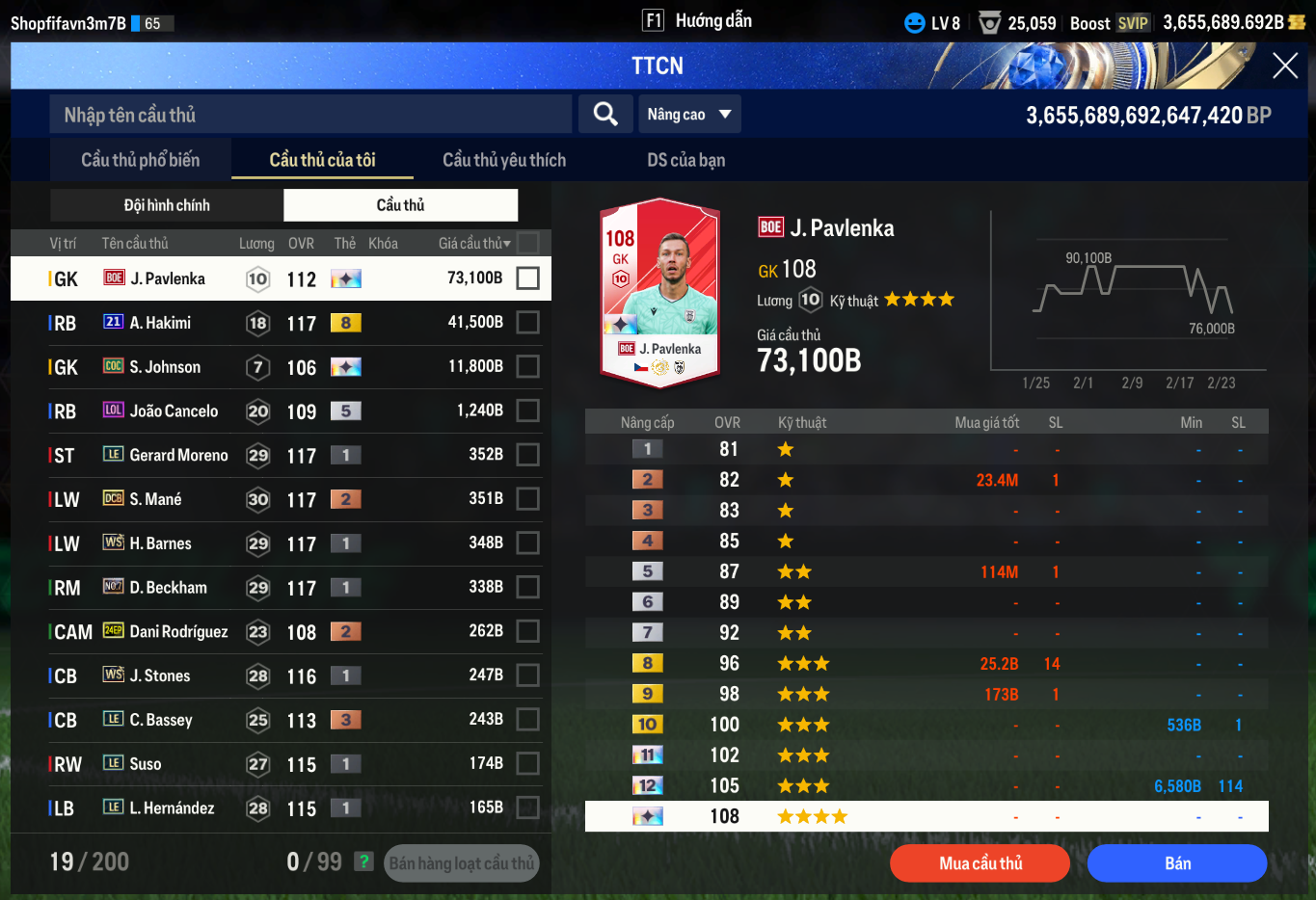1316x900 pixels.
Task: Open the DS của bạn tab
Action: point(685,160)
